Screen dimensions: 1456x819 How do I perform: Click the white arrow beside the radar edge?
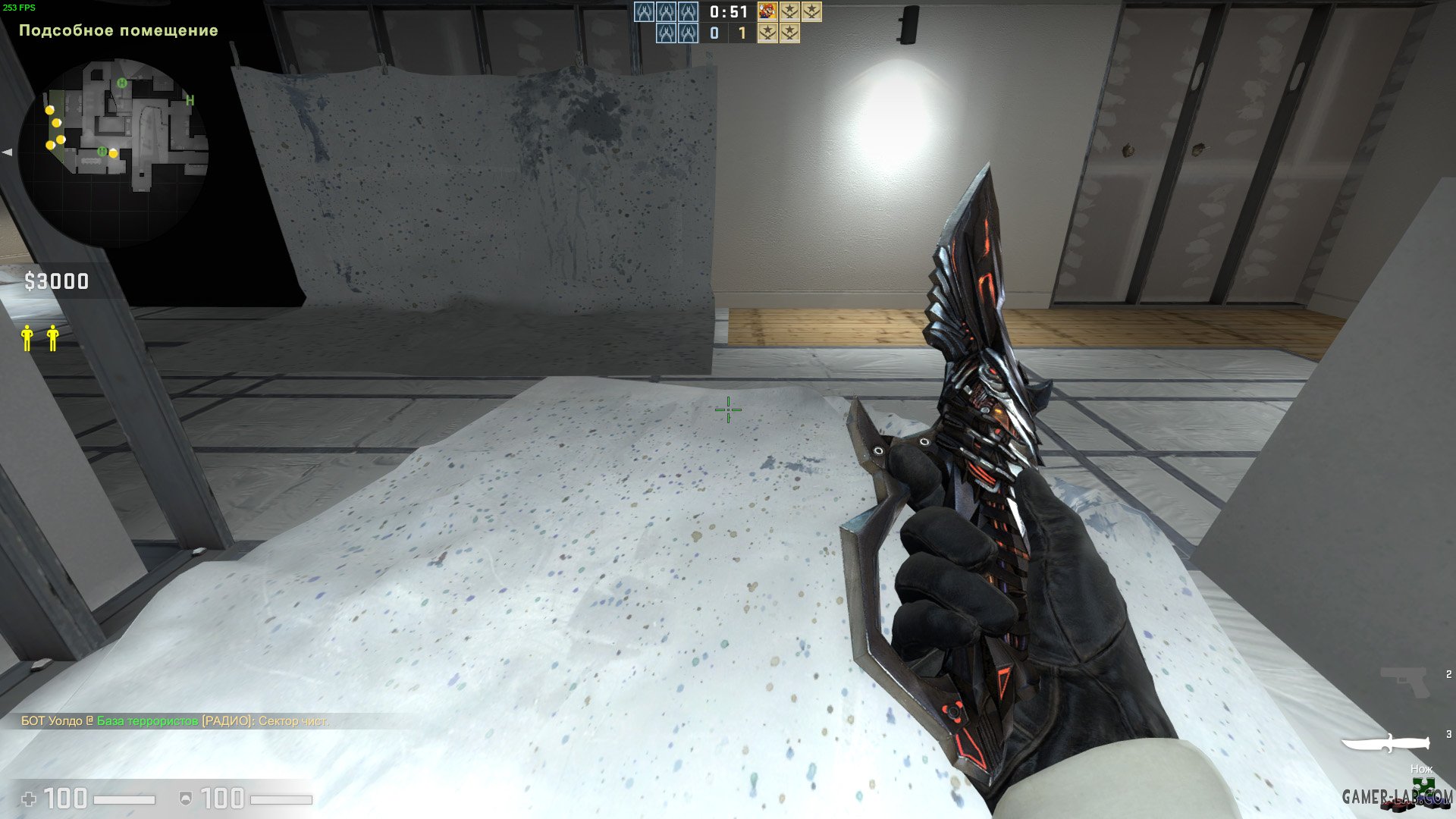click(x=7, y=153)
